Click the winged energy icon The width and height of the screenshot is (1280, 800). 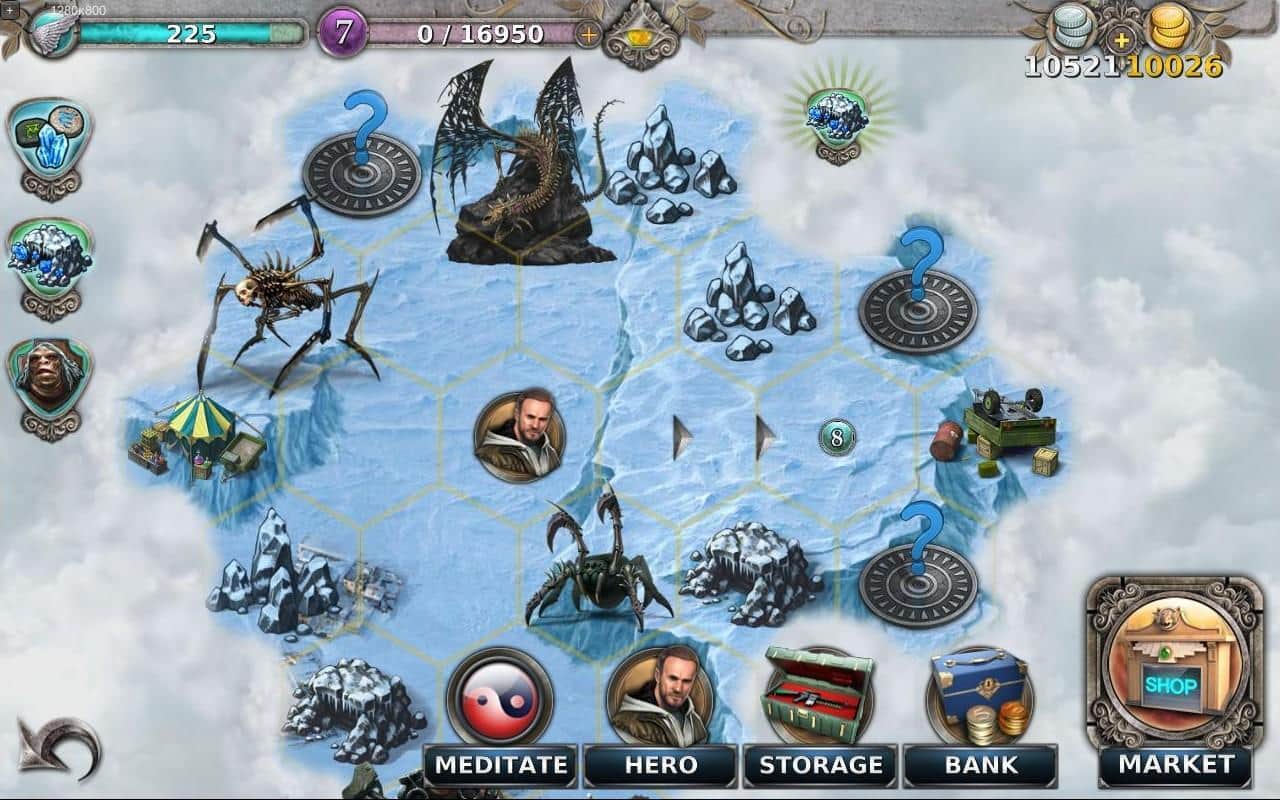[52, 34]
